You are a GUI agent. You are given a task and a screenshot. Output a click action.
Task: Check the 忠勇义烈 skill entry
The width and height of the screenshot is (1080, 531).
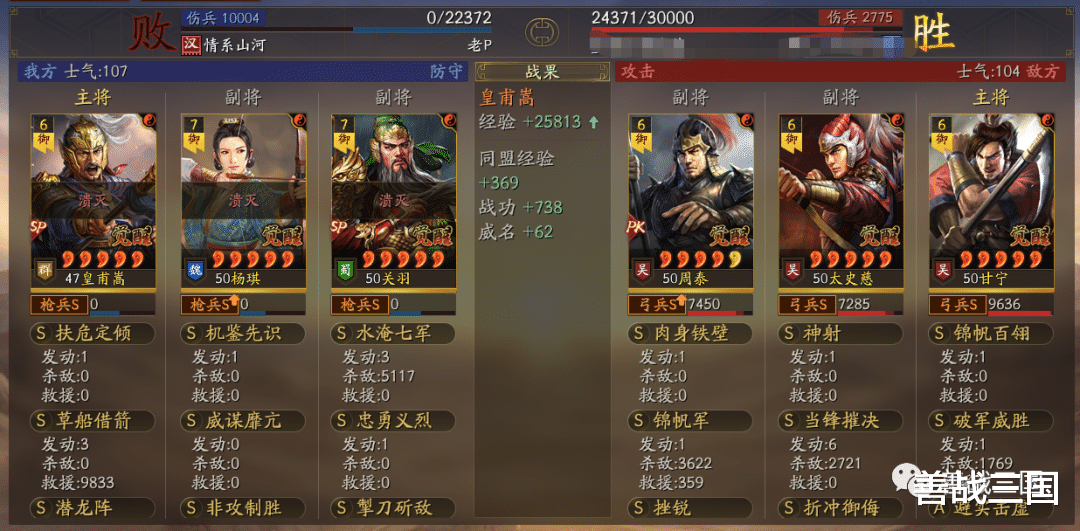(393, 421)
